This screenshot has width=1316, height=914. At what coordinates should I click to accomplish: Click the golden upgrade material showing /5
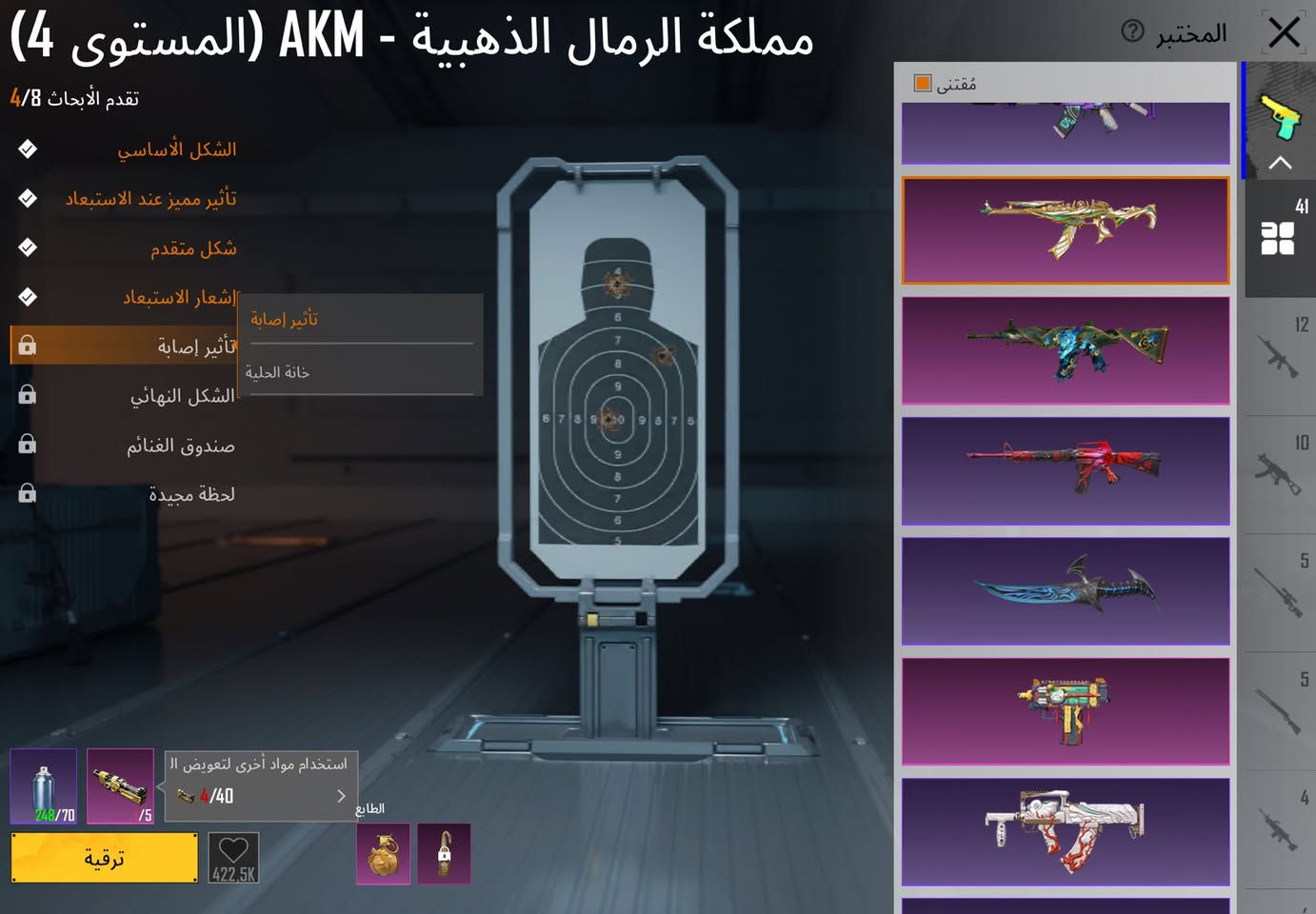click(x=120, y=786)
